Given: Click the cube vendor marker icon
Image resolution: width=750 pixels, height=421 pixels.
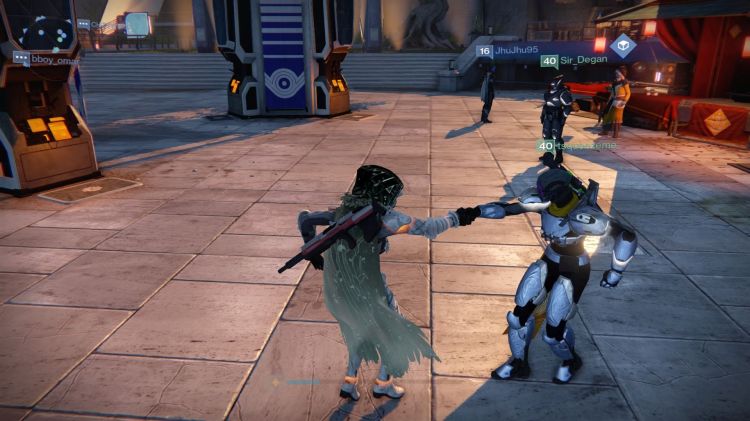Looking at the screenshot, I should [623, 45].
